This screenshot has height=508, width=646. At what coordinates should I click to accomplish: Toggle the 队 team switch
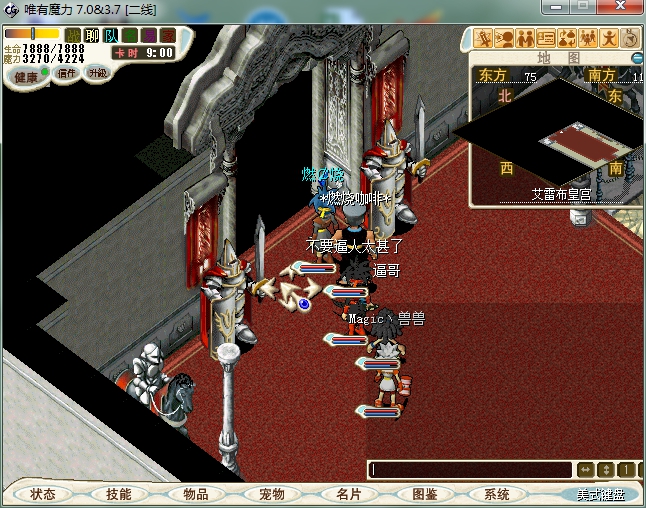click(111, 36)
